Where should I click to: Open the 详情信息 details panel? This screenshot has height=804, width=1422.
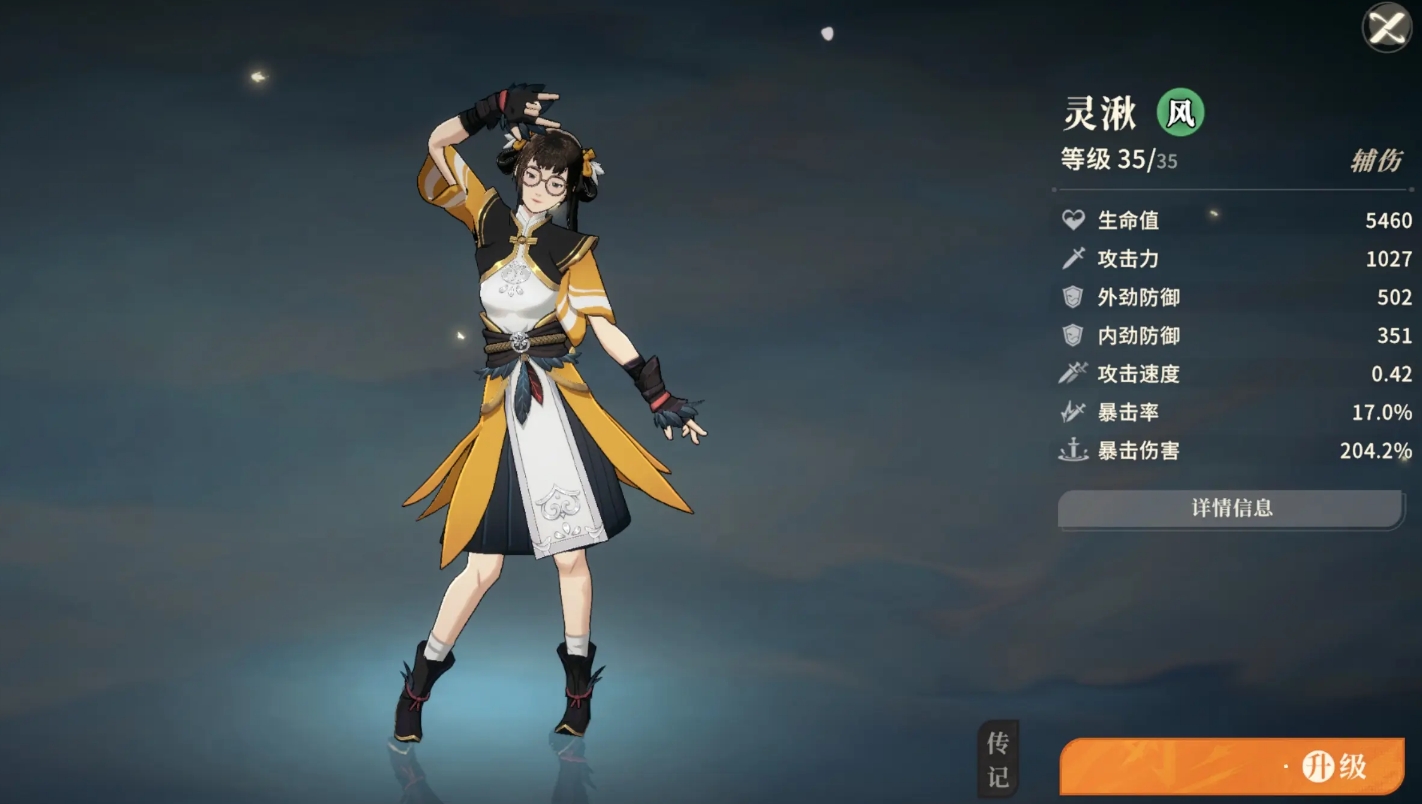[x=1231, y=508]
